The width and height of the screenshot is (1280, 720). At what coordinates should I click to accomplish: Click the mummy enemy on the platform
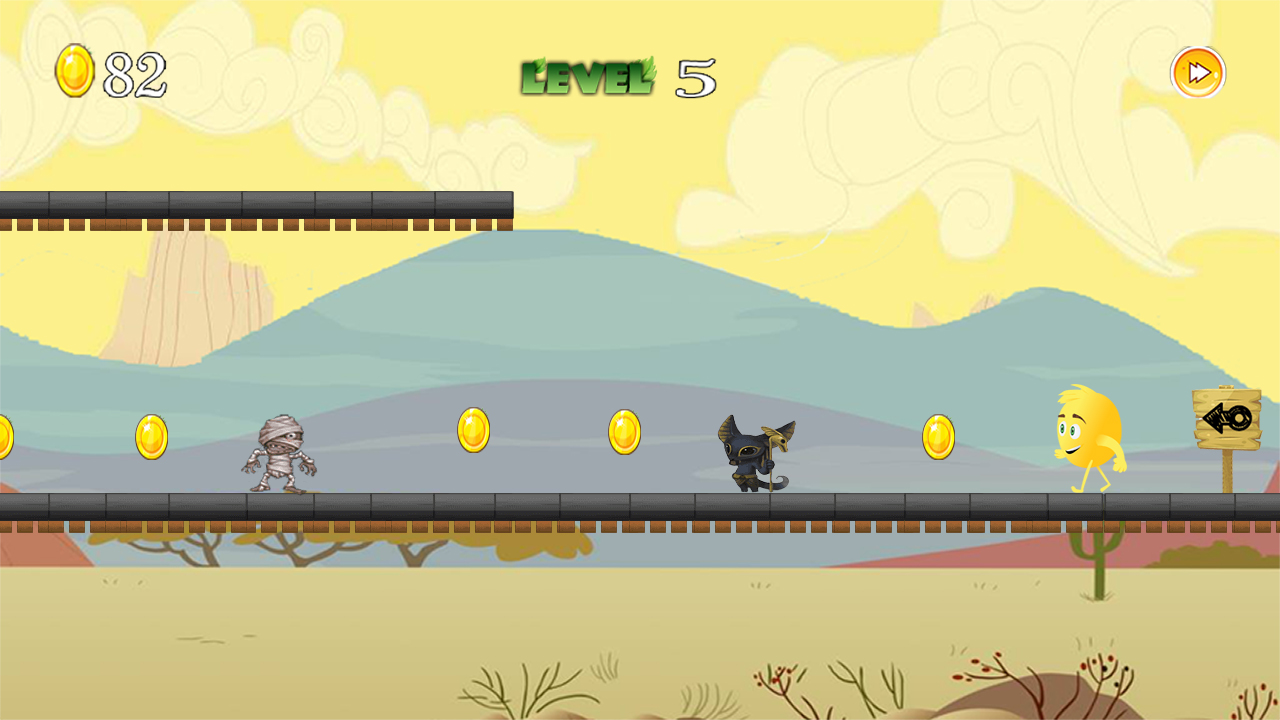(280, 455)
